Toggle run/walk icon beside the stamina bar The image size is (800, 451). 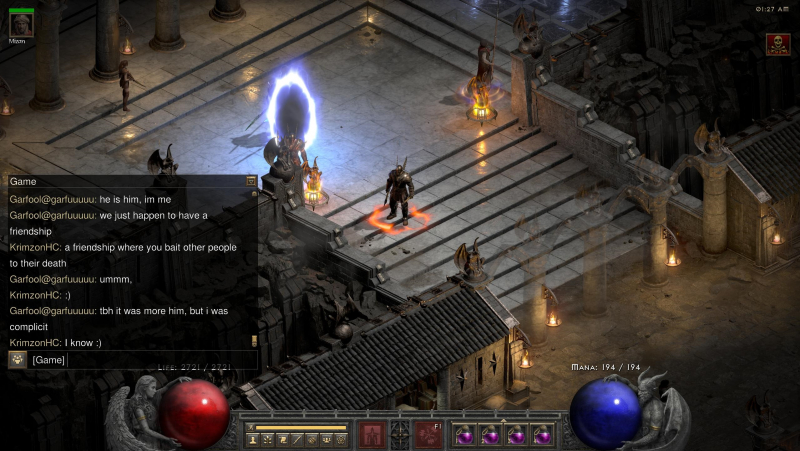click(251, 427)
